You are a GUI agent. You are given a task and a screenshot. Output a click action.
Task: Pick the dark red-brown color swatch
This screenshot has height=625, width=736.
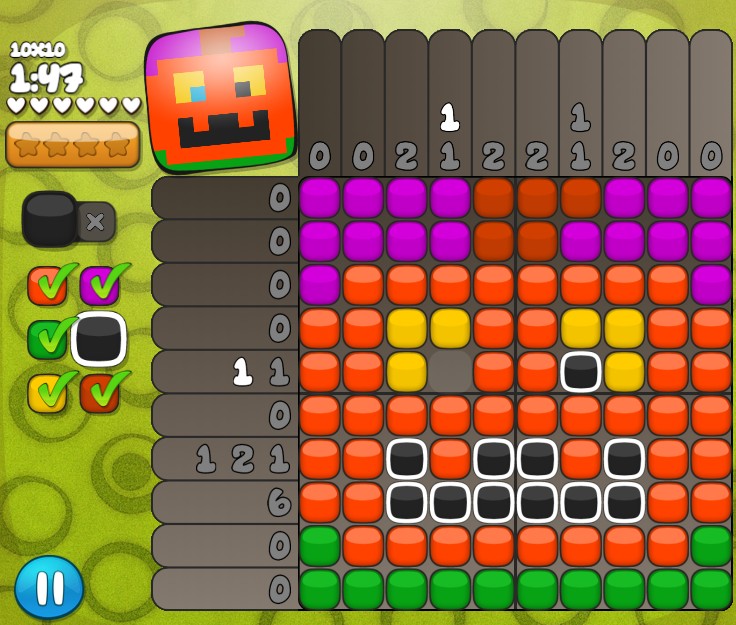[99, 393]
